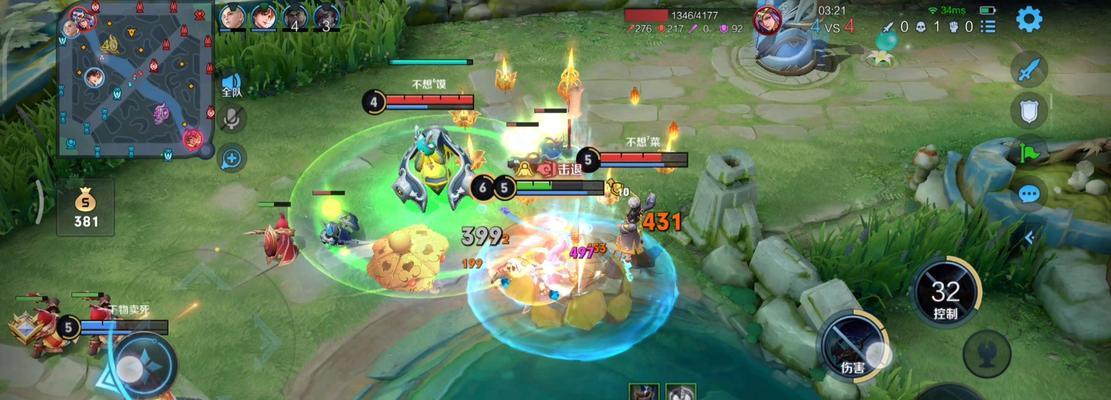The width and height of the screenshot is (1111, 400).
Task: Activate the 伤害 skill button
Action: (x=852, y=347)
